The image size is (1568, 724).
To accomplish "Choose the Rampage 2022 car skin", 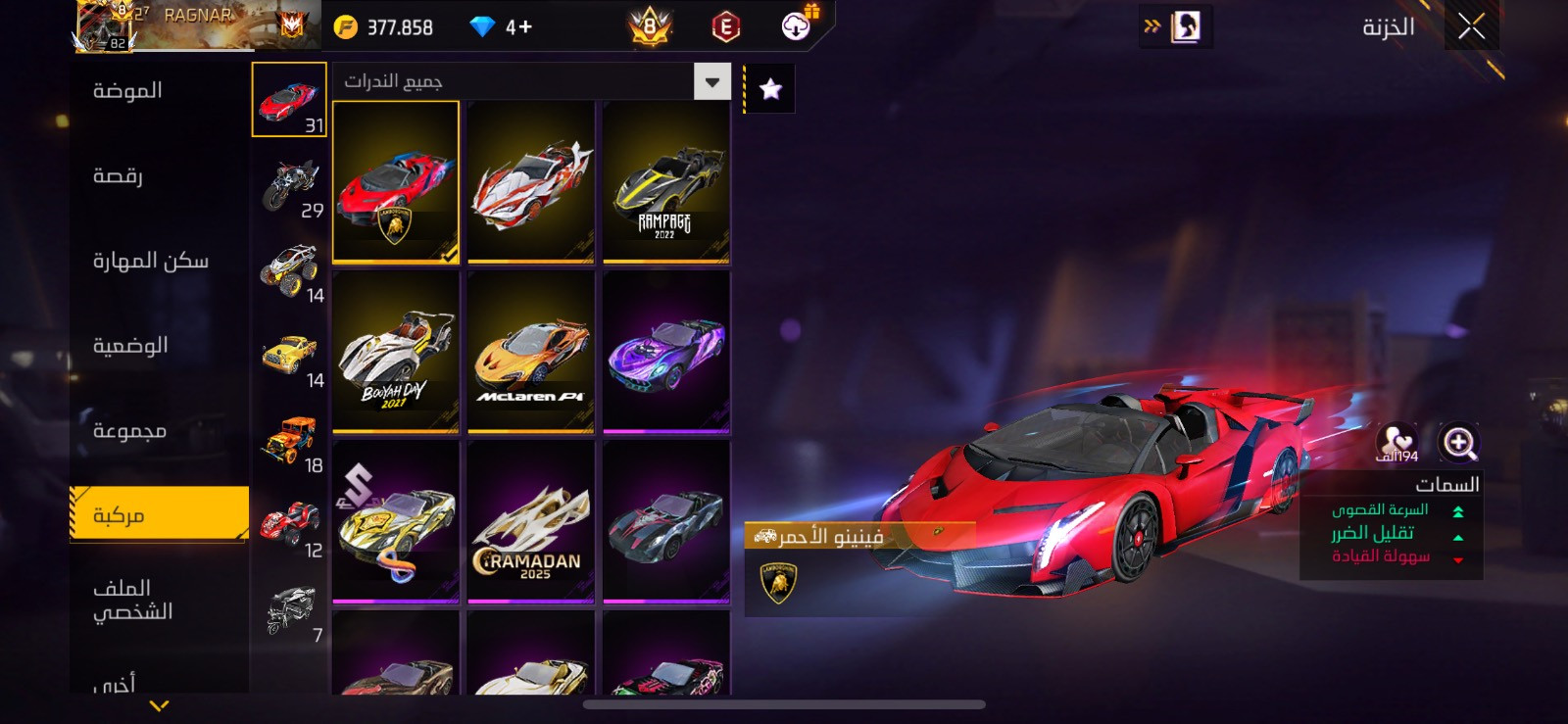I will click(665, 182).
